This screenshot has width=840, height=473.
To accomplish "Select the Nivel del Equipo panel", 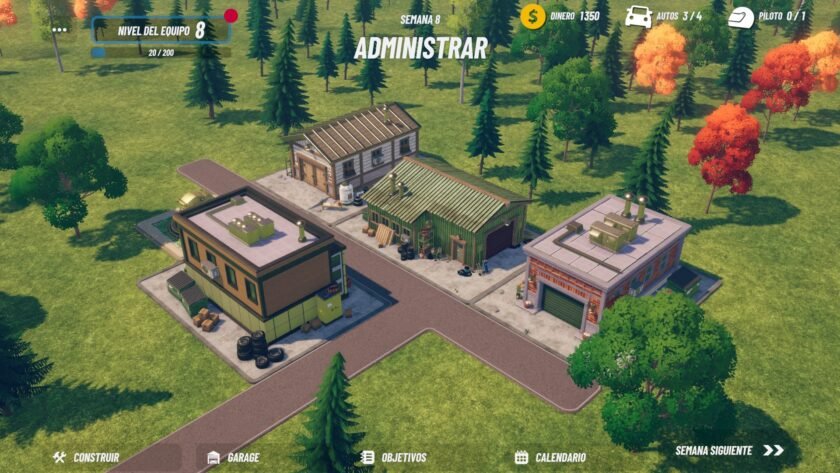I will tap(161, 30).
